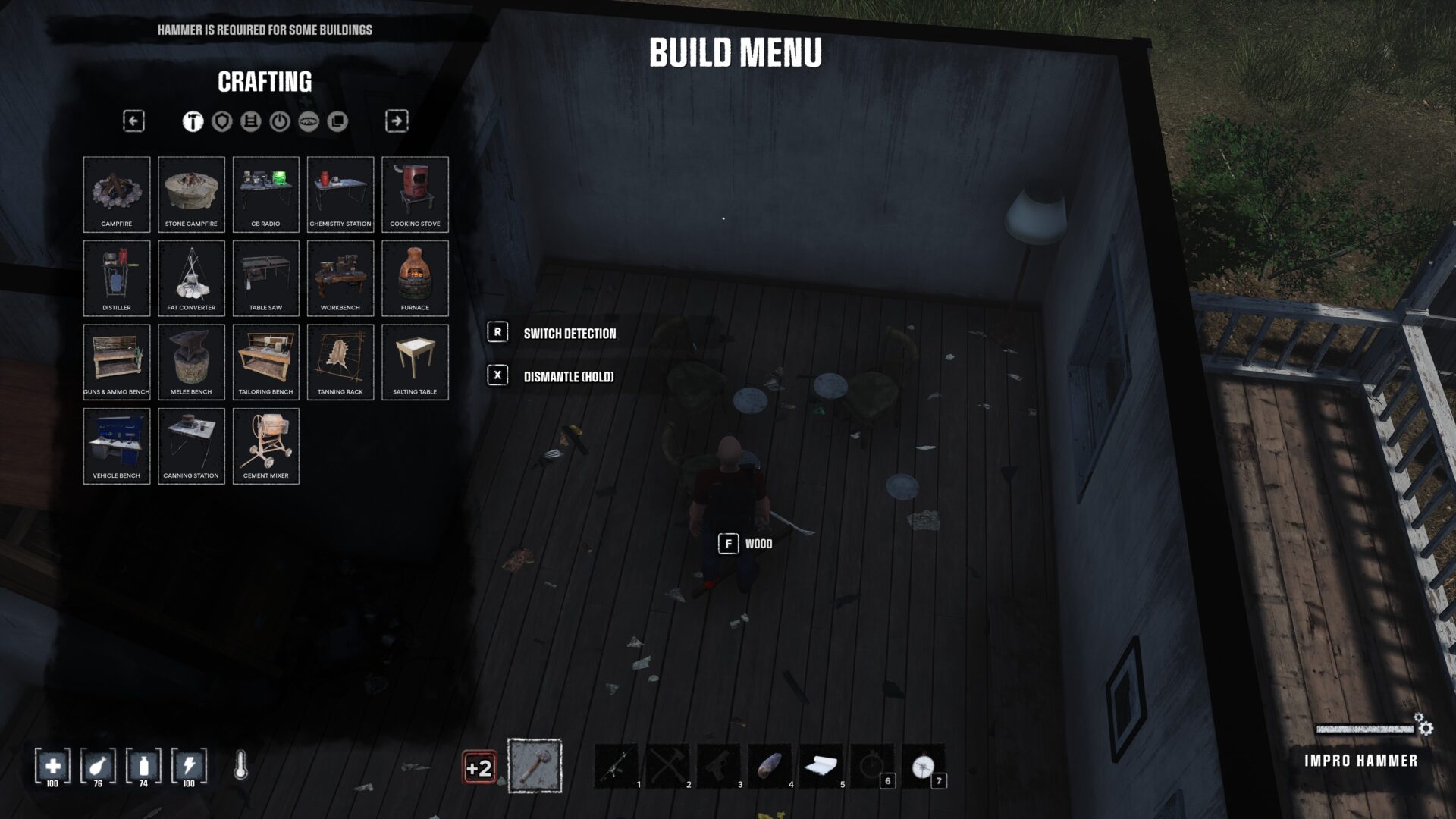Choose the Melee Bench recipe

tap(191, 362)
